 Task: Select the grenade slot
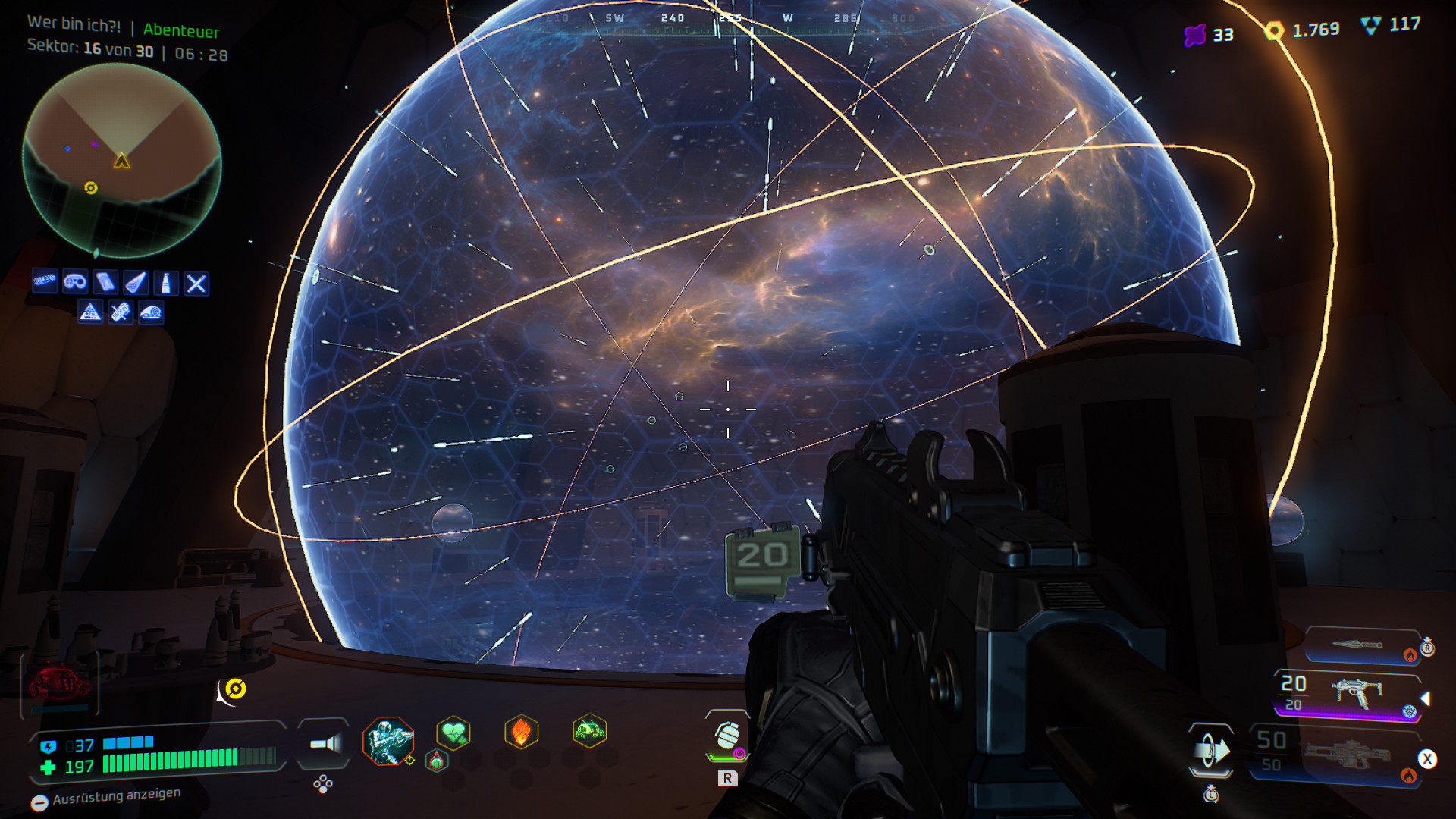727,736
